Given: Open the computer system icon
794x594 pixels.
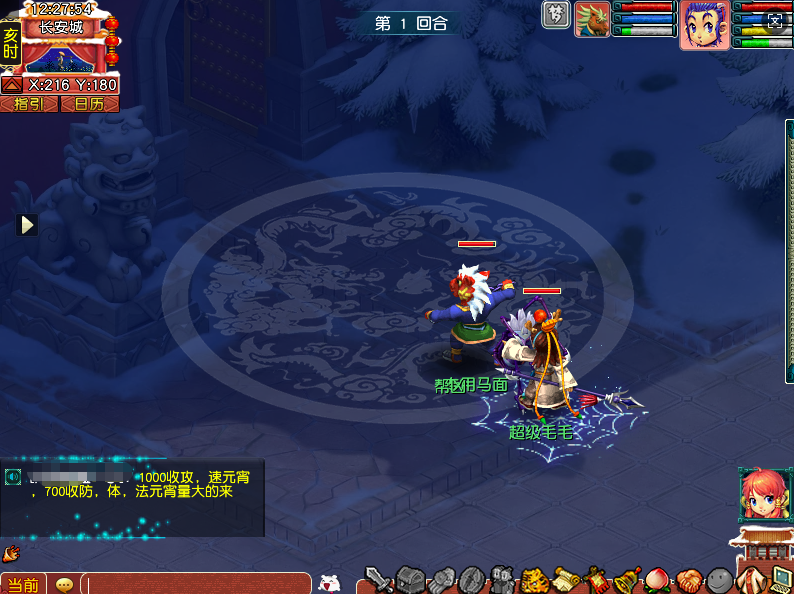Looking at the screenshot, I should [x=781, y=579].
